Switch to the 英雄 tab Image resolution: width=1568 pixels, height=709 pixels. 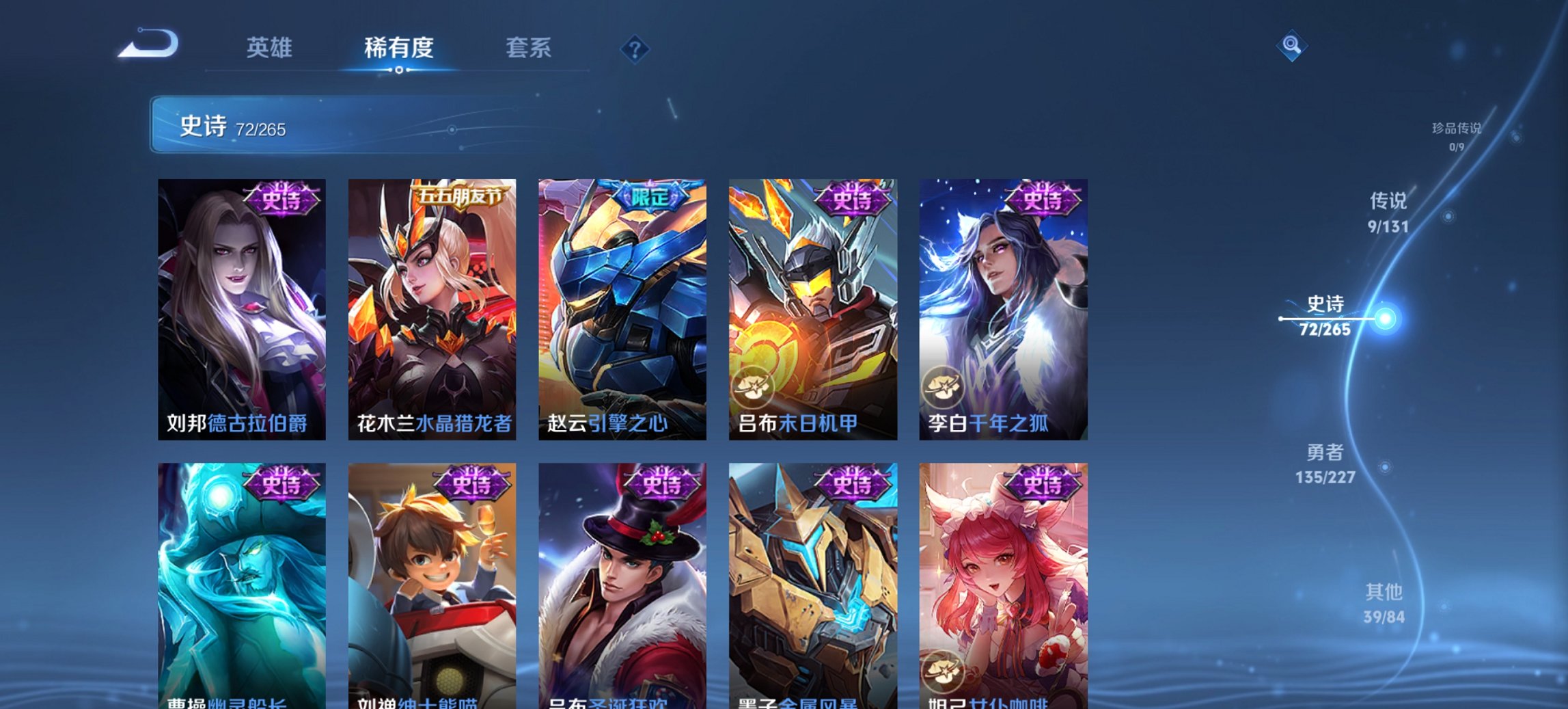271,48
